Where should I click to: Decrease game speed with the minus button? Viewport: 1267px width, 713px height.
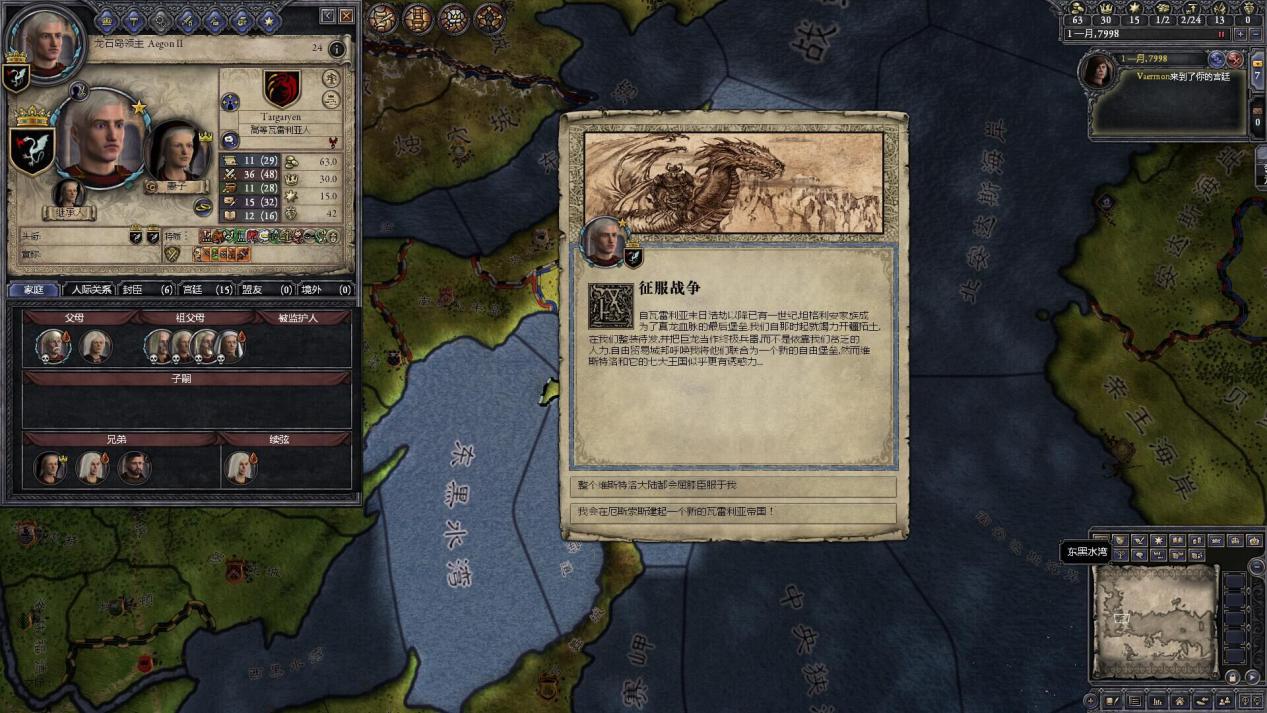[1255, 34]
